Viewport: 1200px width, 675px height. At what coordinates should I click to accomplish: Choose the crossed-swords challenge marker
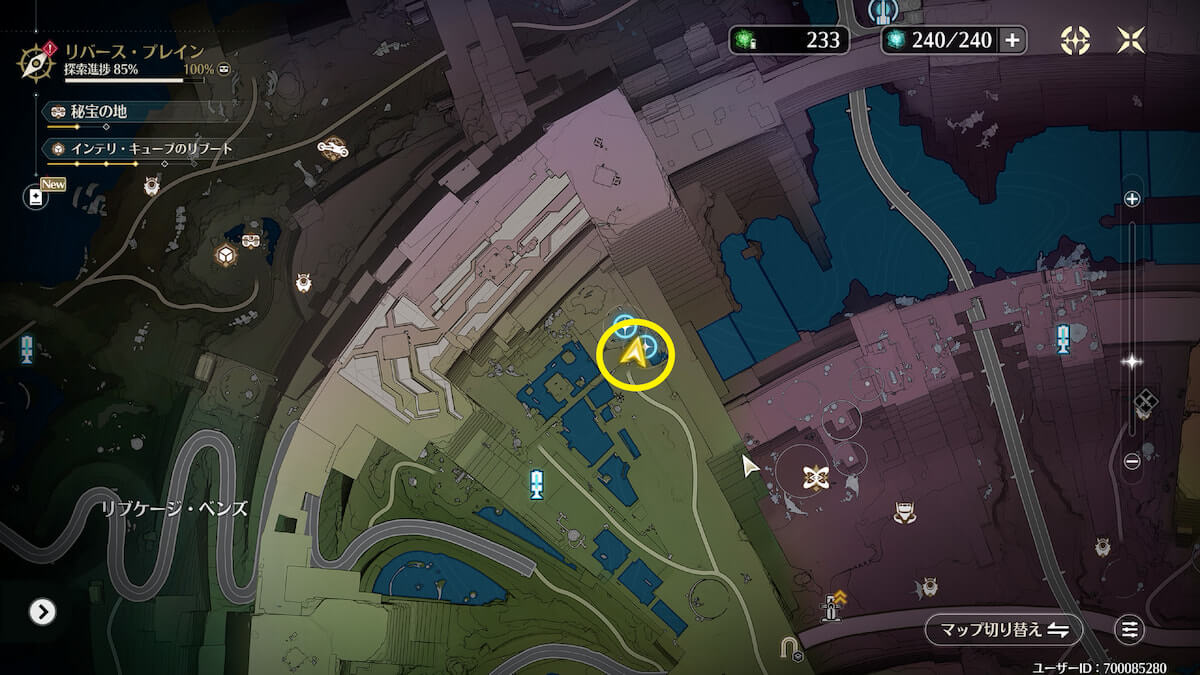tap(817, 477)
